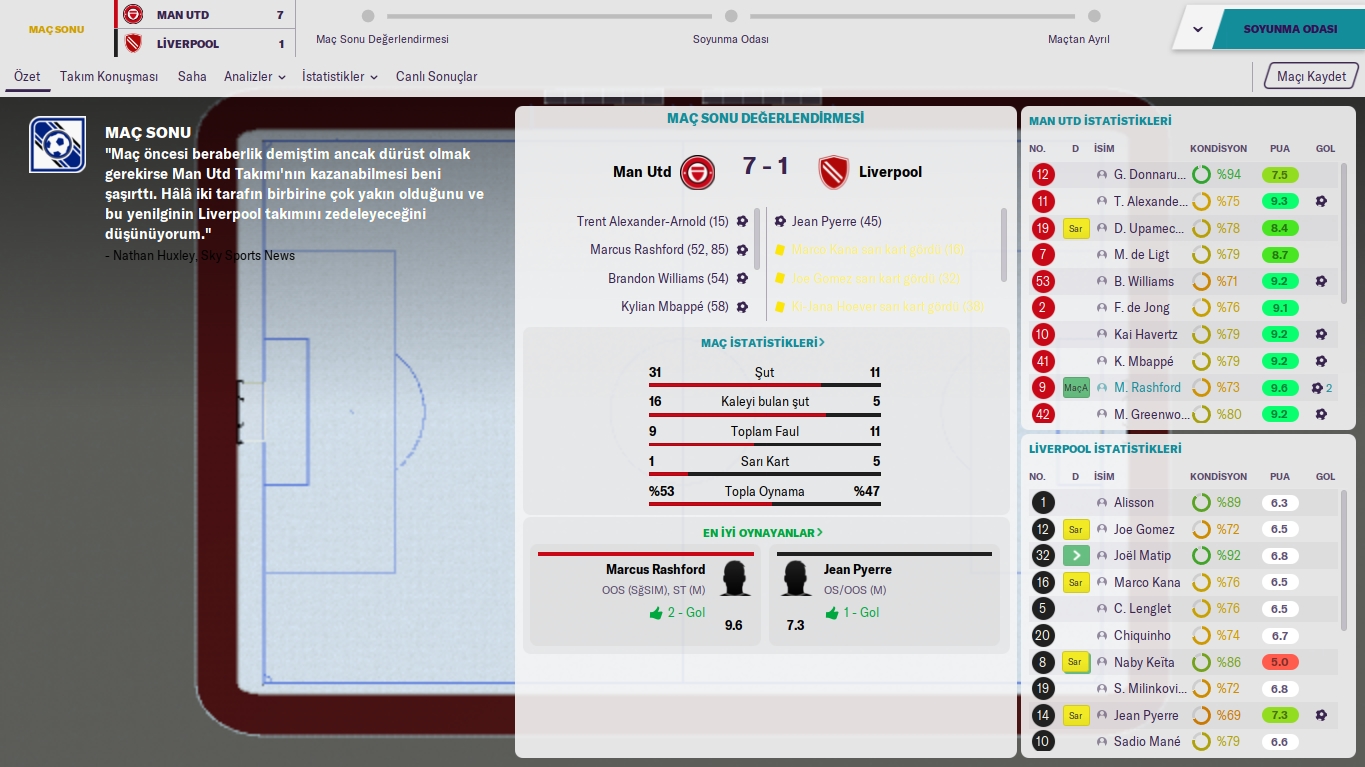Expand the Analizler dropdown menu
Viewport: 1365px width, 767px height.
254,77
